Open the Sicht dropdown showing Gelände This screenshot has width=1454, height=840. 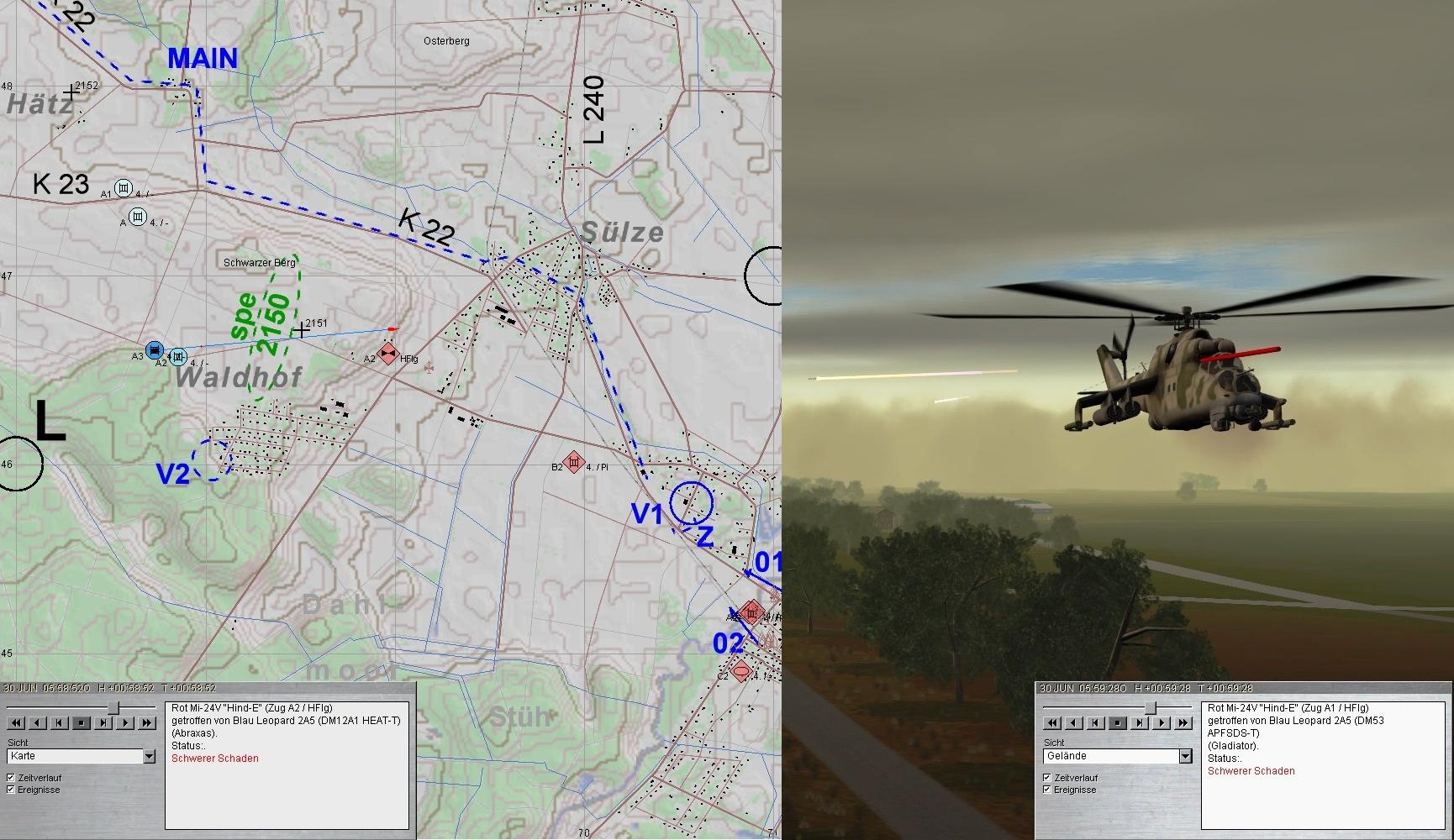click(1185, 756)
